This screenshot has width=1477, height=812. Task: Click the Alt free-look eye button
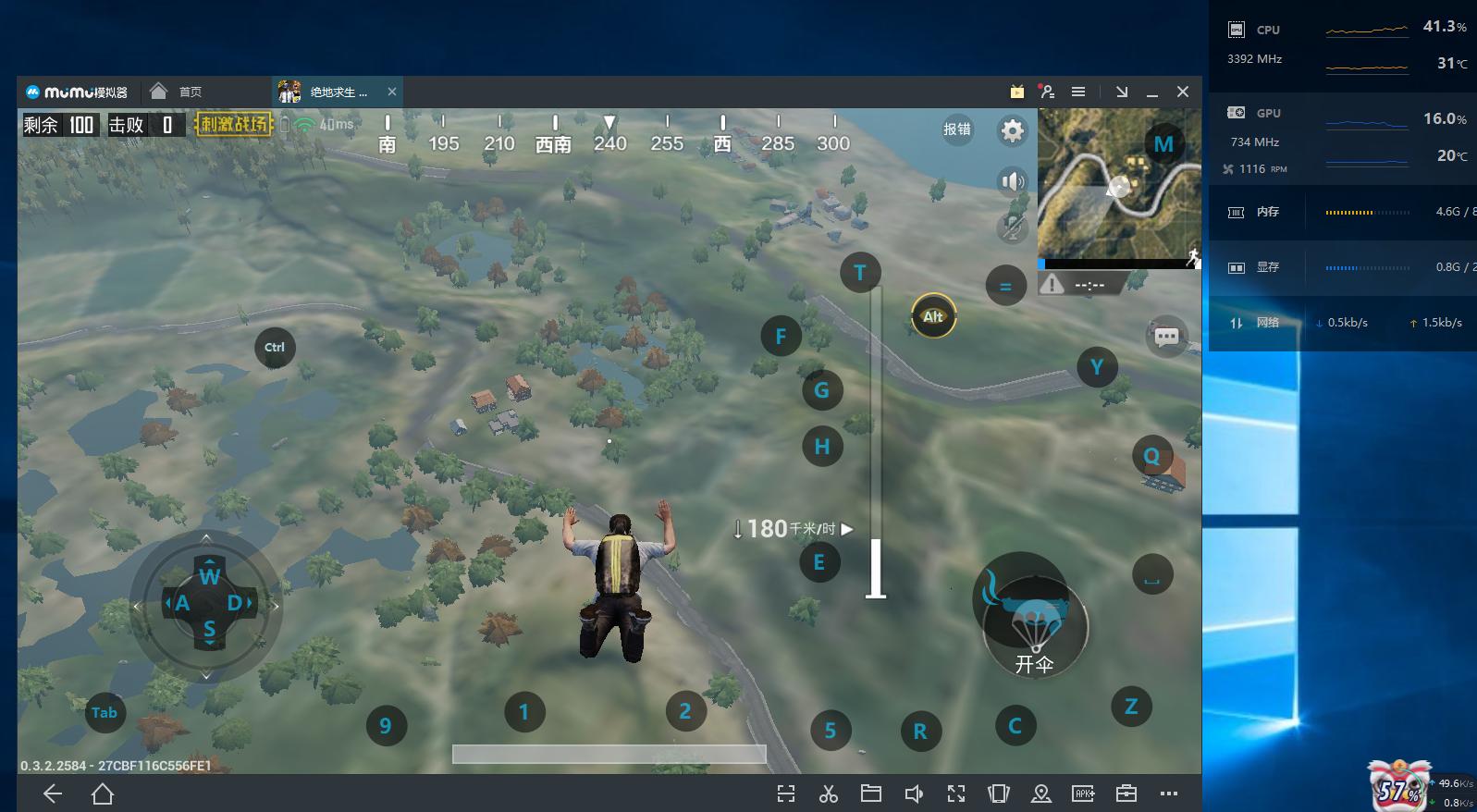(933, 316)
